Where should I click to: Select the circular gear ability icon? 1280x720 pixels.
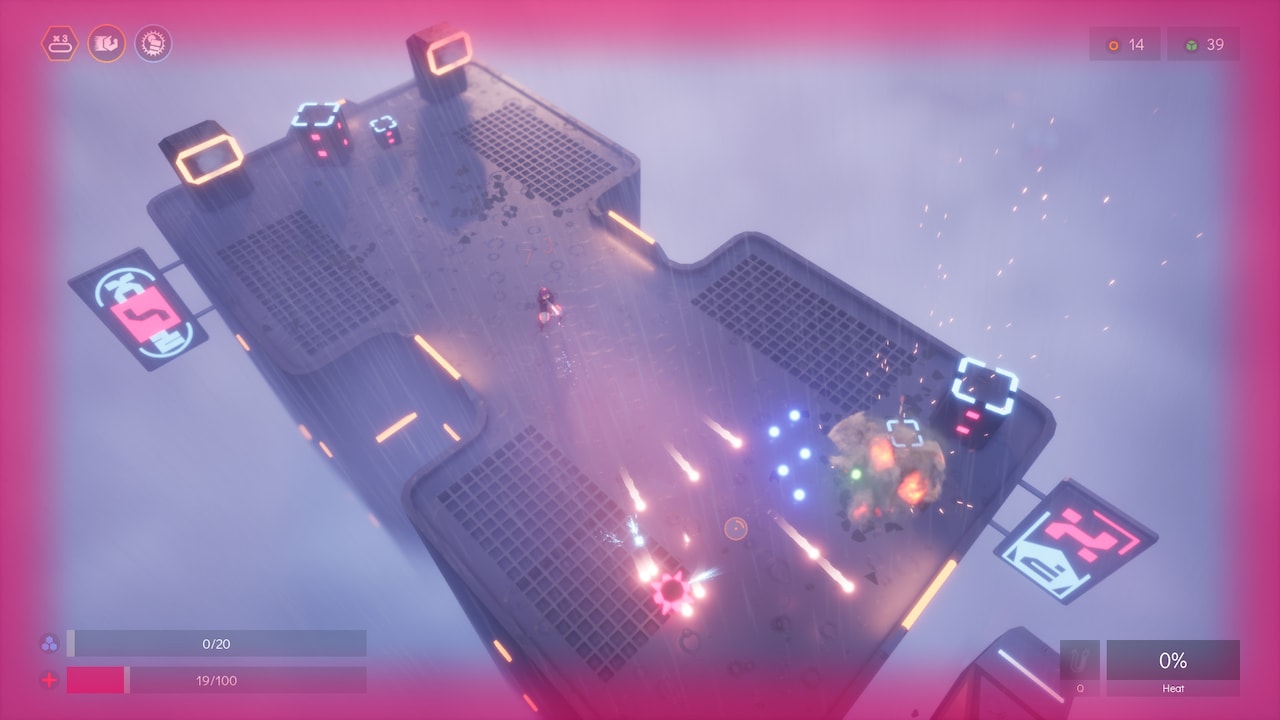pos(155,44)
